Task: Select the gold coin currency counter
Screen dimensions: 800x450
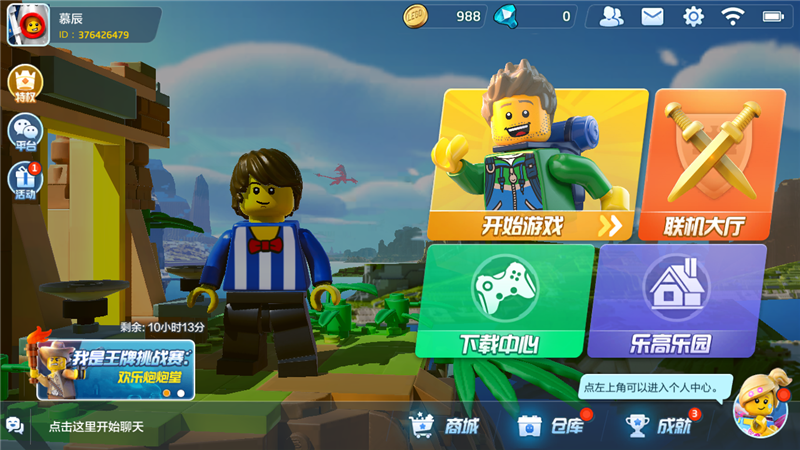Action: pos(444,16)
